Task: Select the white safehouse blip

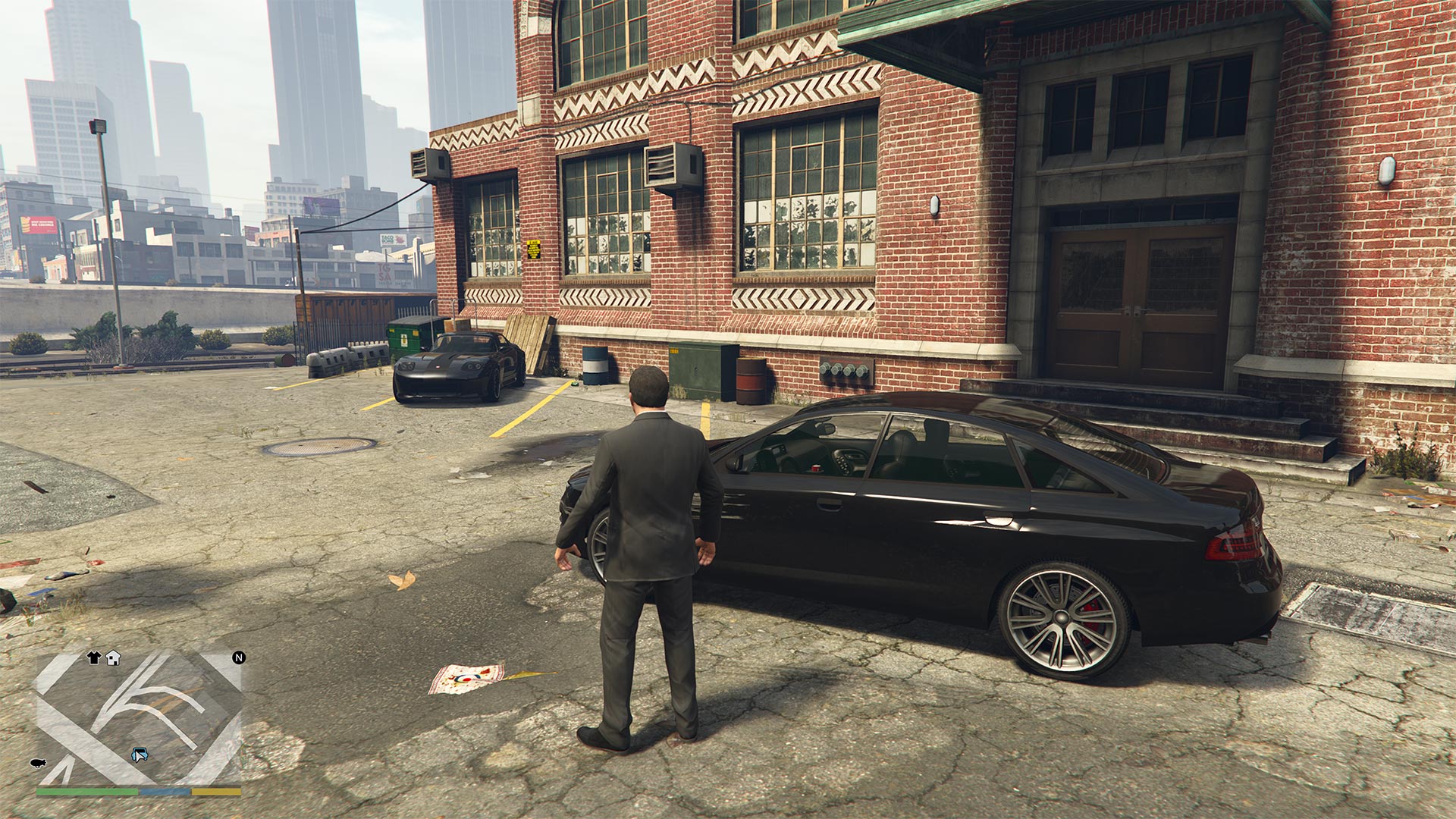Action: (x=113, y=657)
